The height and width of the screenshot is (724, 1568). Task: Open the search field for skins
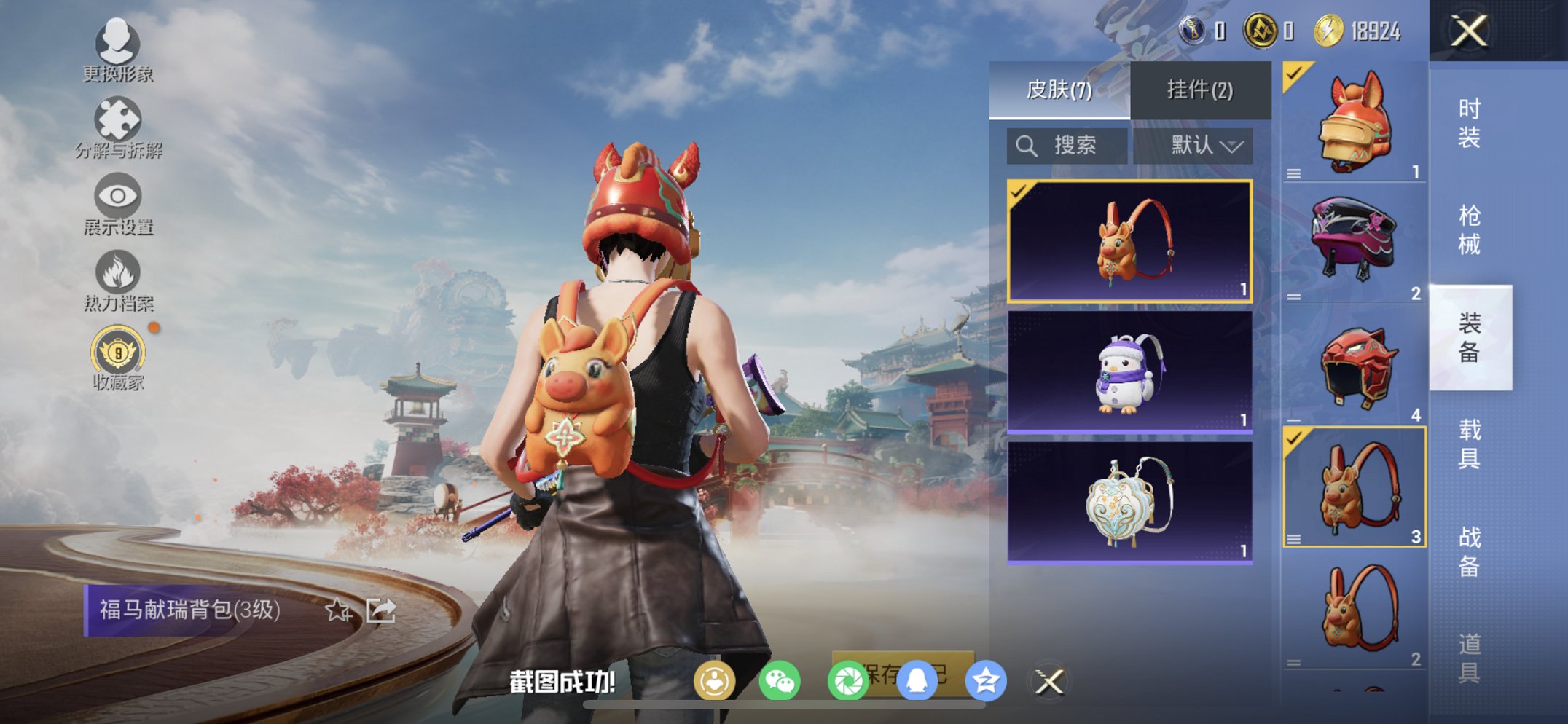coord(1067,145)
